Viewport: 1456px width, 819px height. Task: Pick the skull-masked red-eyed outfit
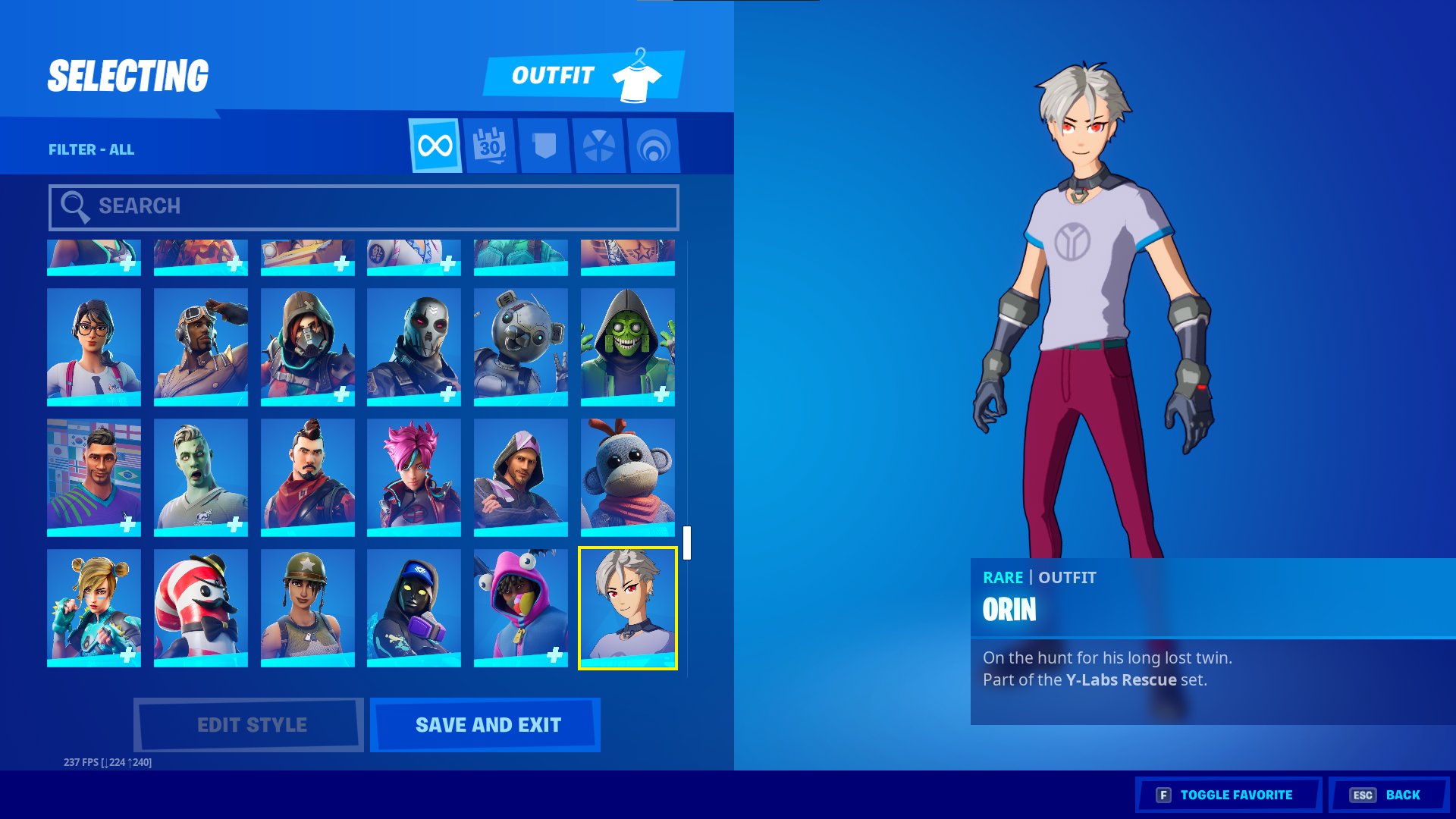pyautogui.click(x=413, y=347)
